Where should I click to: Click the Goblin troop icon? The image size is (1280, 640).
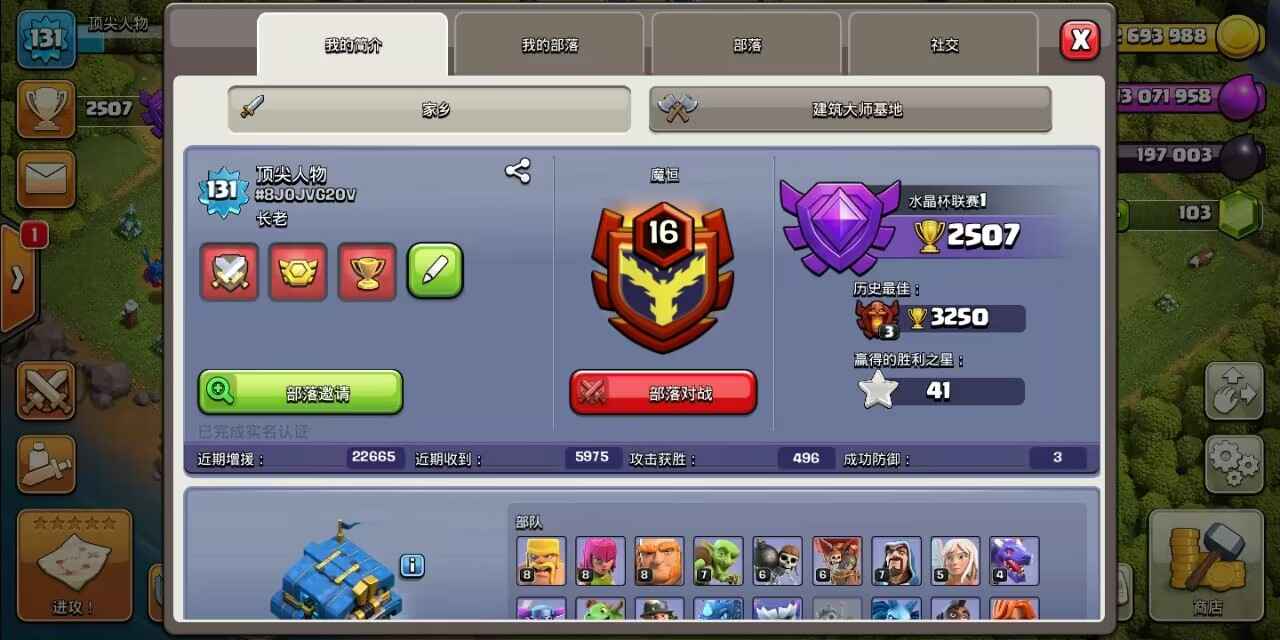[x=718, y=561]
